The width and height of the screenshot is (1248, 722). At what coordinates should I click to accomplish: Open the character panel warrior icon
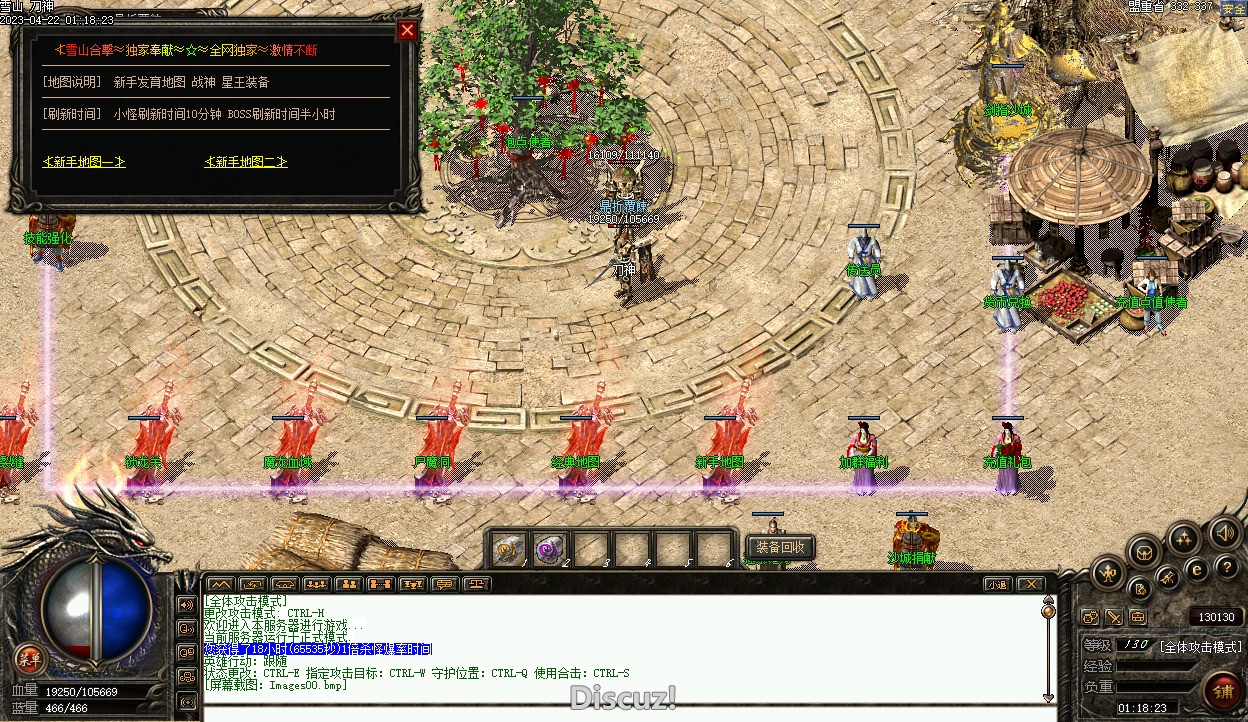coord(1108,573)
